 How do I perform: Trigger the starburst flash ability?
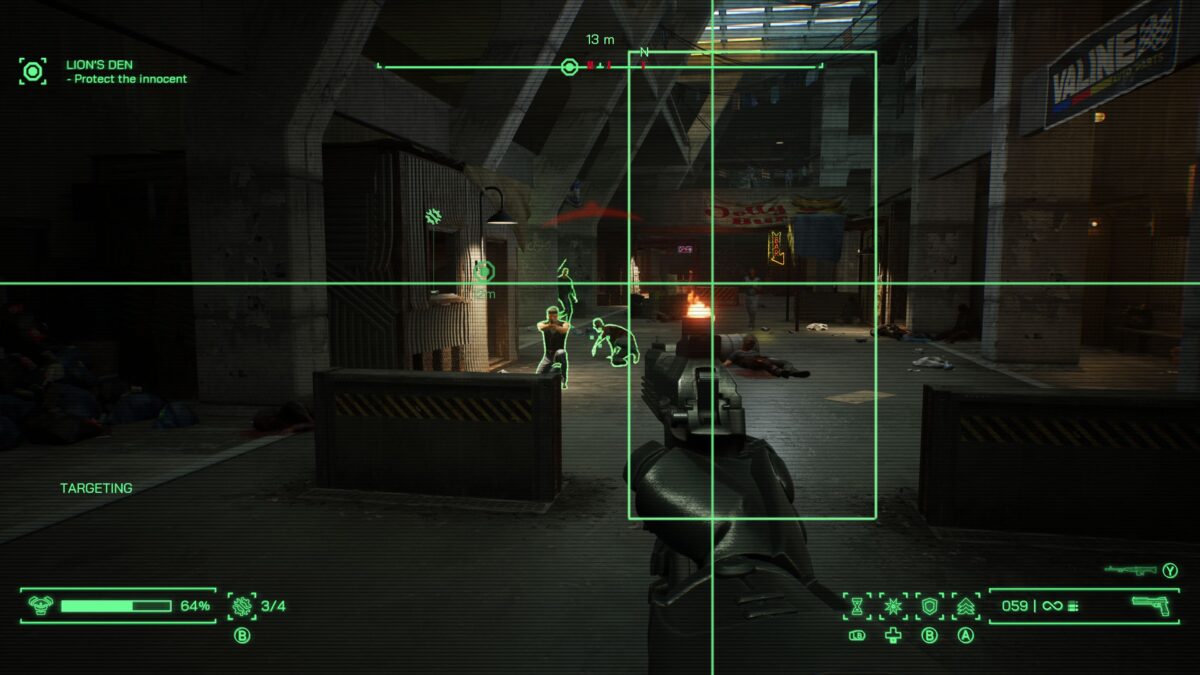click(893, 605)
